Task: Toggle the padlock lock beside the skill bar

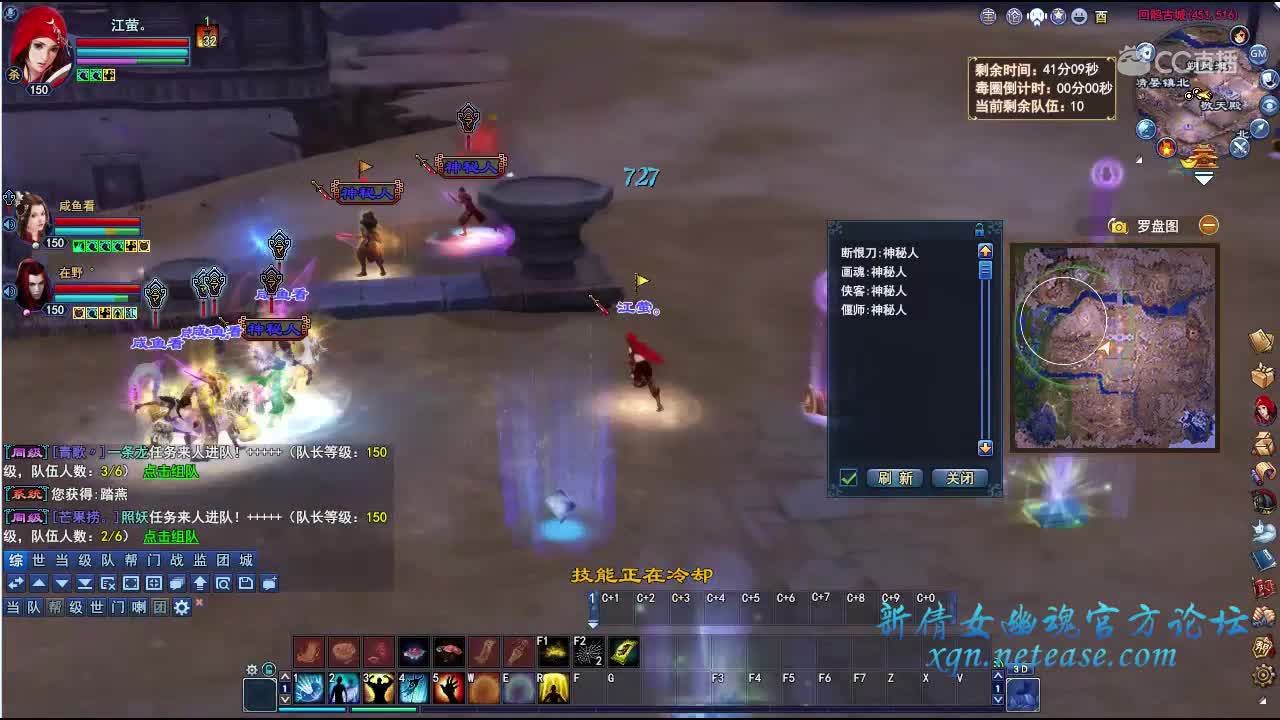Action: pos(268,670)
